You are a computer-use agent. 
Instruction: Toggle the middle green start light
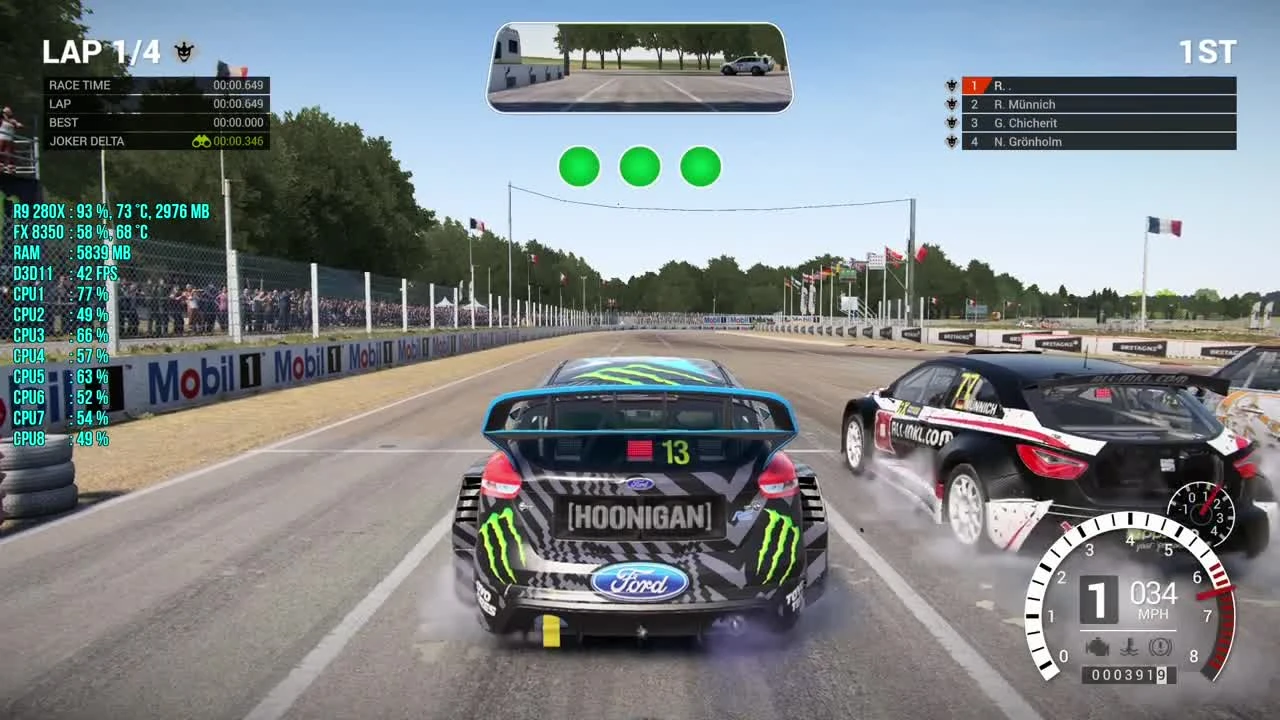click(x=639, y=167)
